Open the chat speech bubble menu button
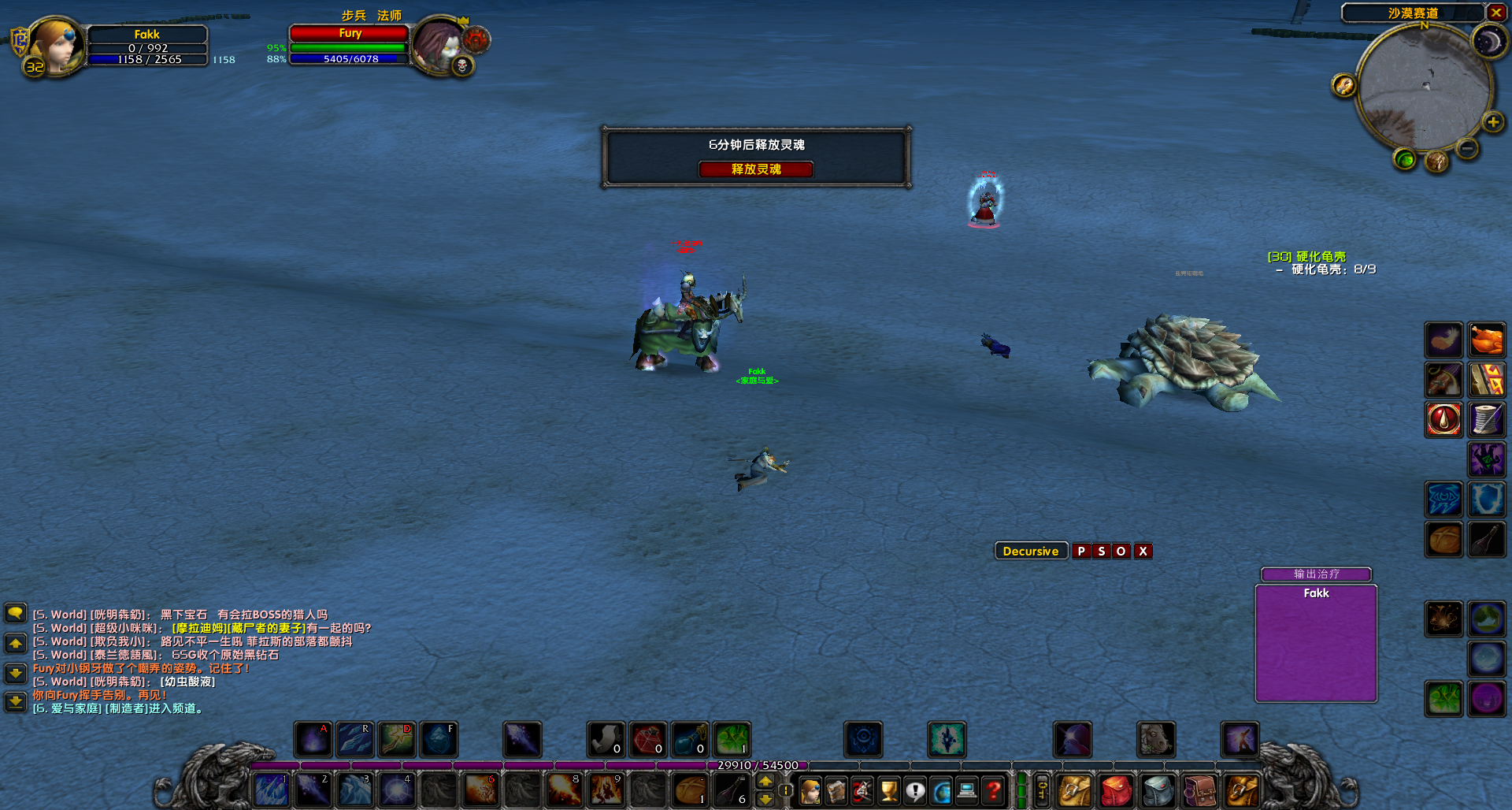Viewport: 1512px width, 810px height. 15,613
